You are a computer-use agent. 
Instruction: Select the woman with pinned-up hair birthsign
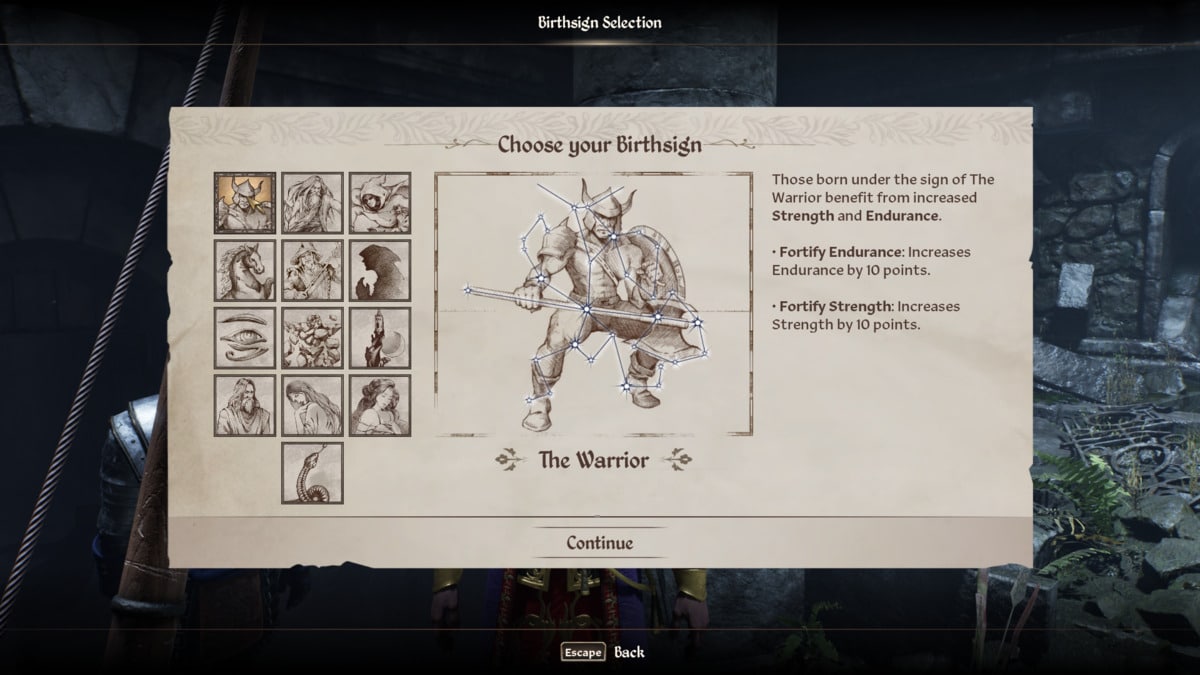[380, 405]
